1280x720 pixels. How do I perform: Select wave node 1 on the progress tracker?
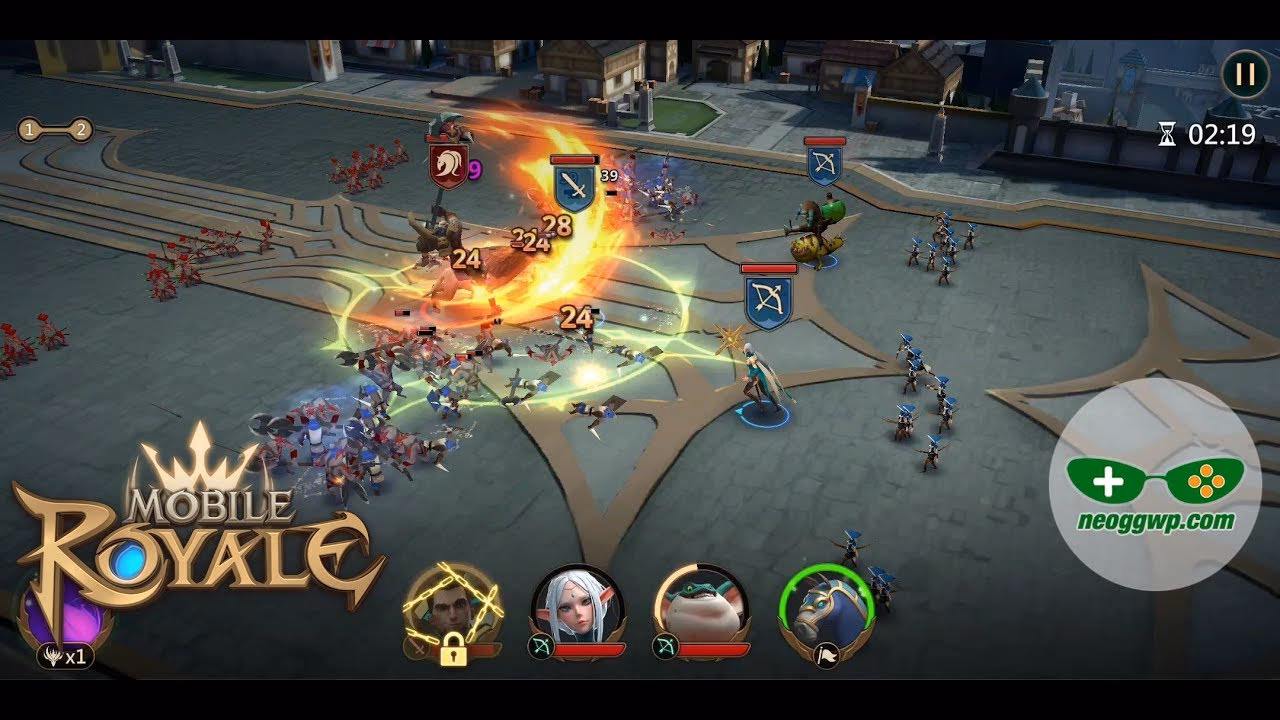(28, 128)
